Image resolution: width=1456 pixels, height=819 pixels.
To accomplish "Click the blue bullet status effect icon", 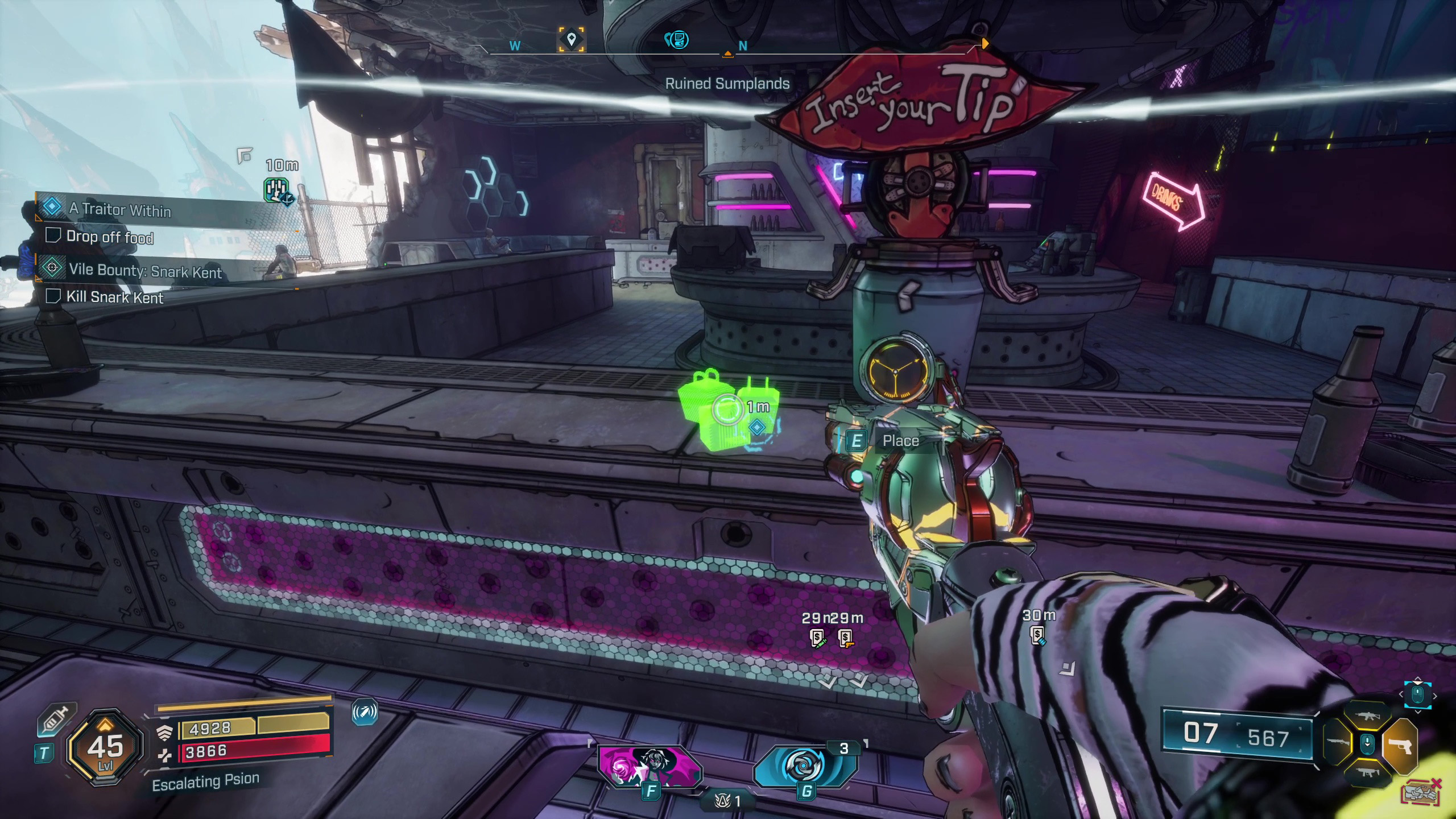I will click(365, 712).
